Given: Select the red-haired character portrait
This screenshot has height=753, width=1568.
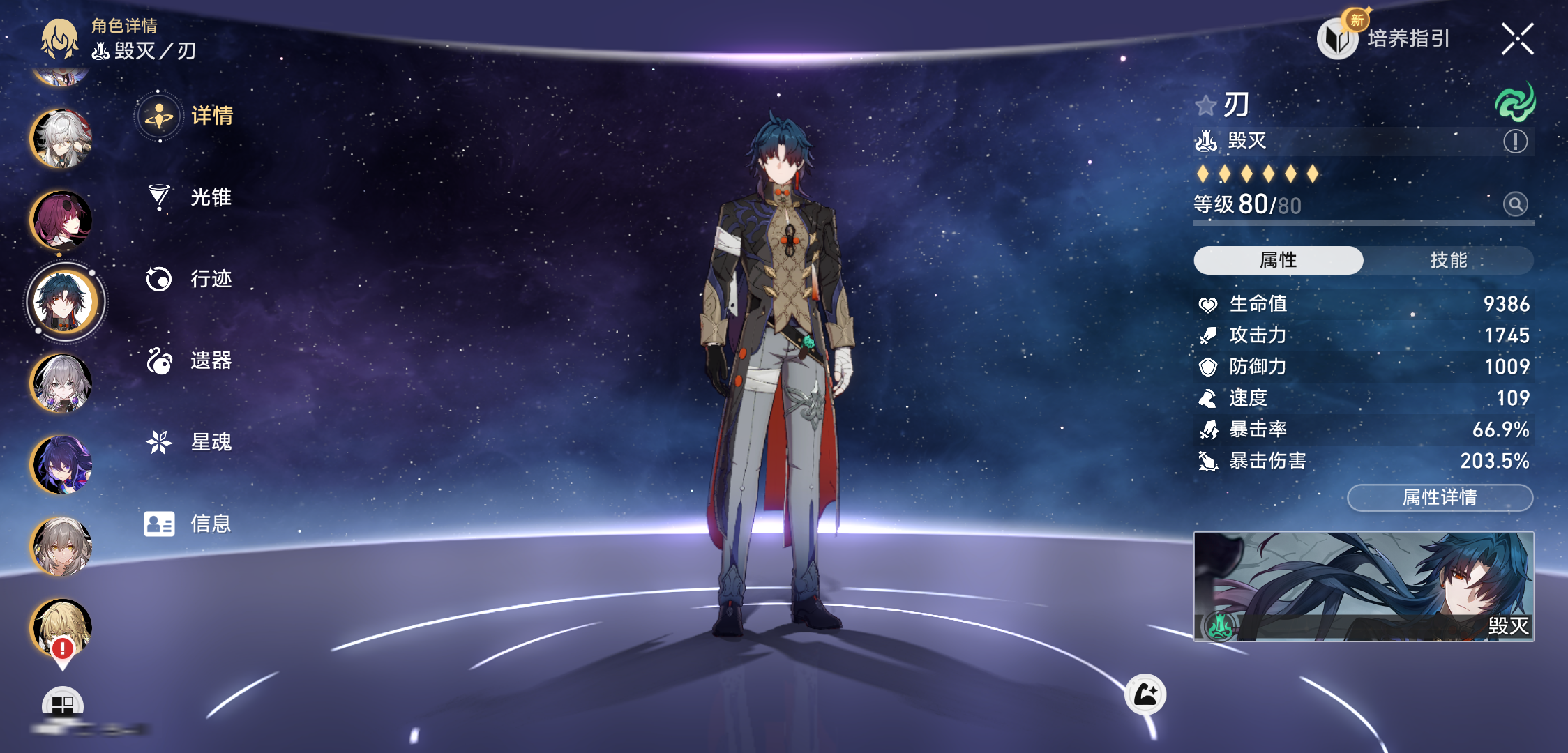Looking at the screenshot, I should point(61,220).
